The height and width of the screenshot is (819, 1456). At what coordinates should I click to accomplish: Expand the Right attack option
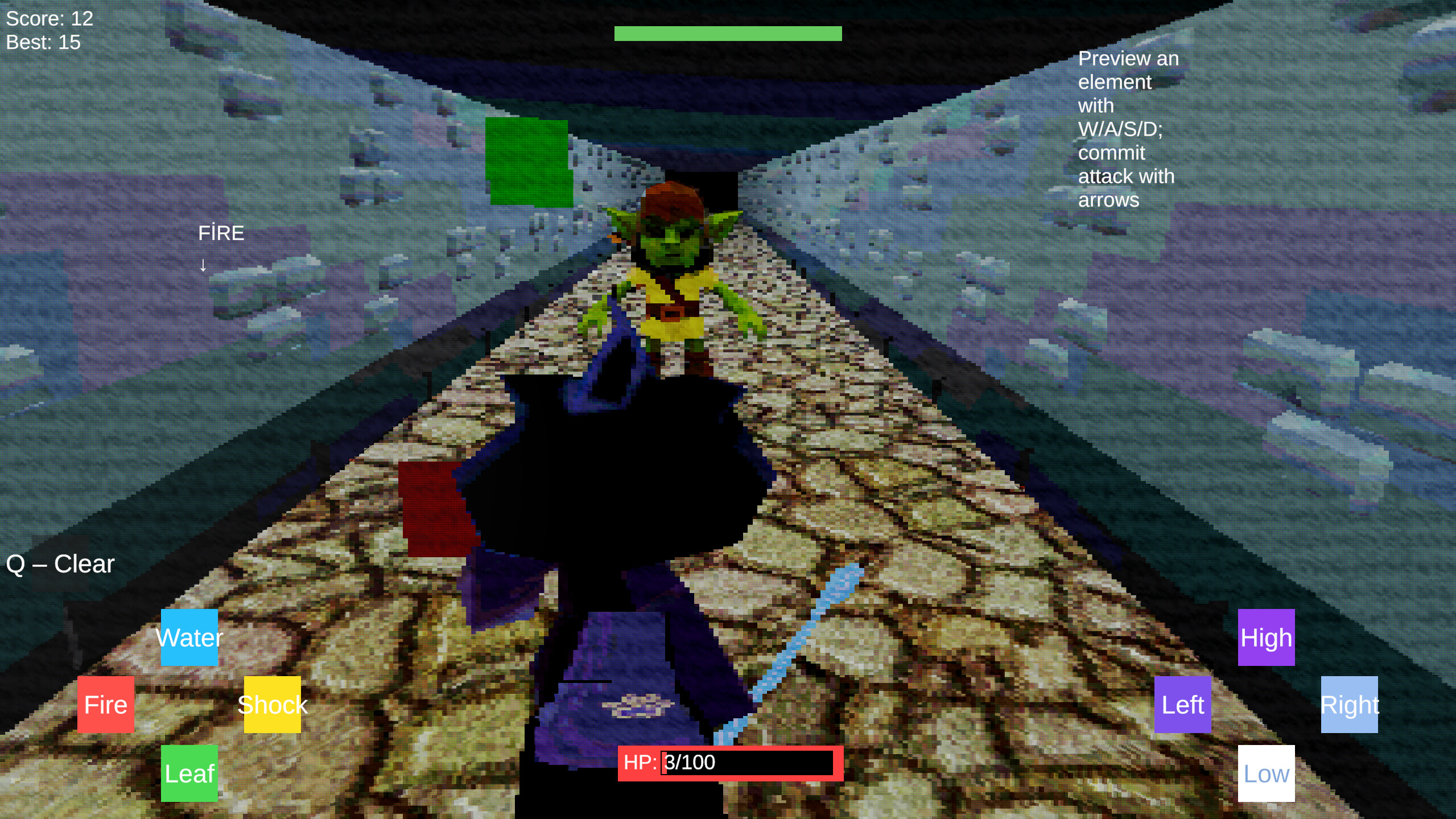click(x=1349, y=705)
